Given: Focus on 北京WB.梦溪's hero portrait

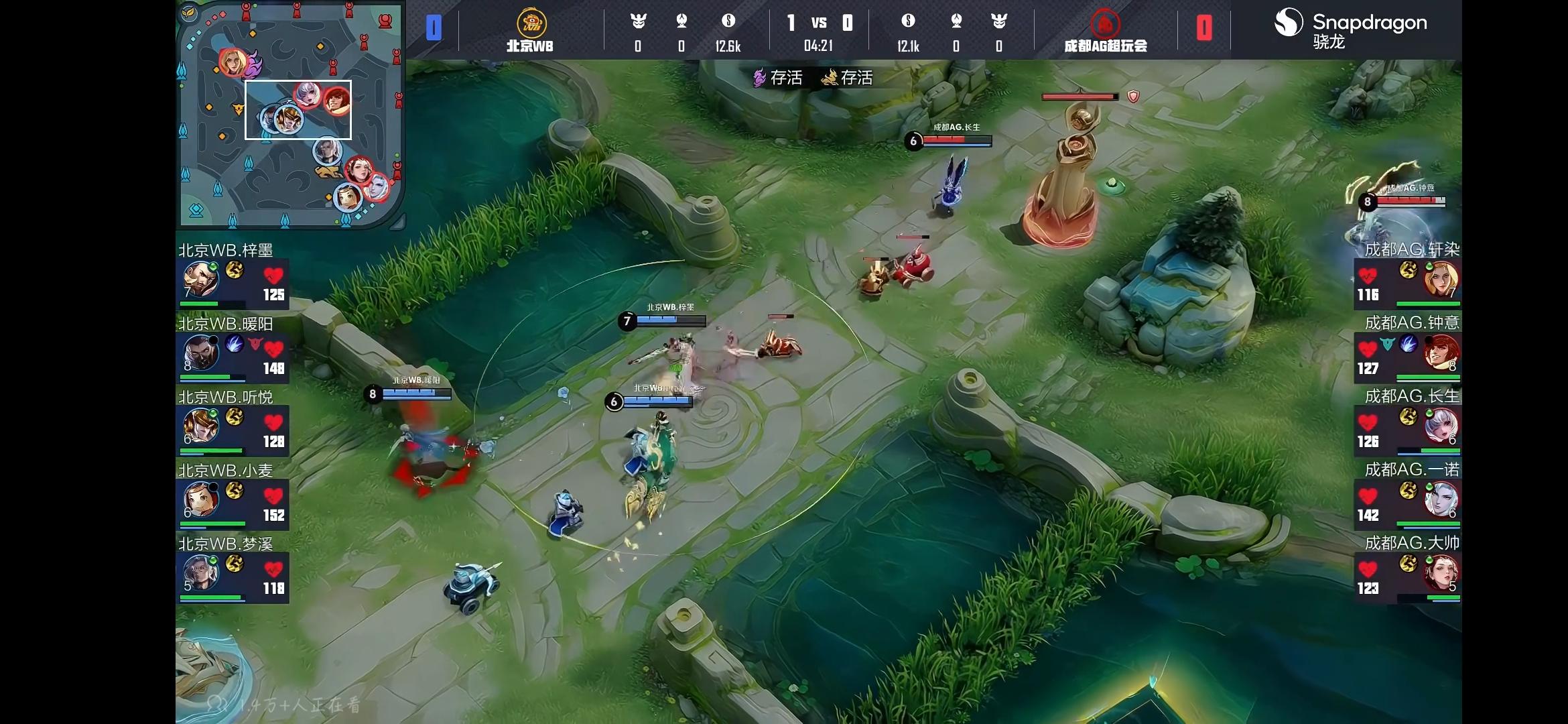Looking at the screenshot, I should [x=201, y=572].
